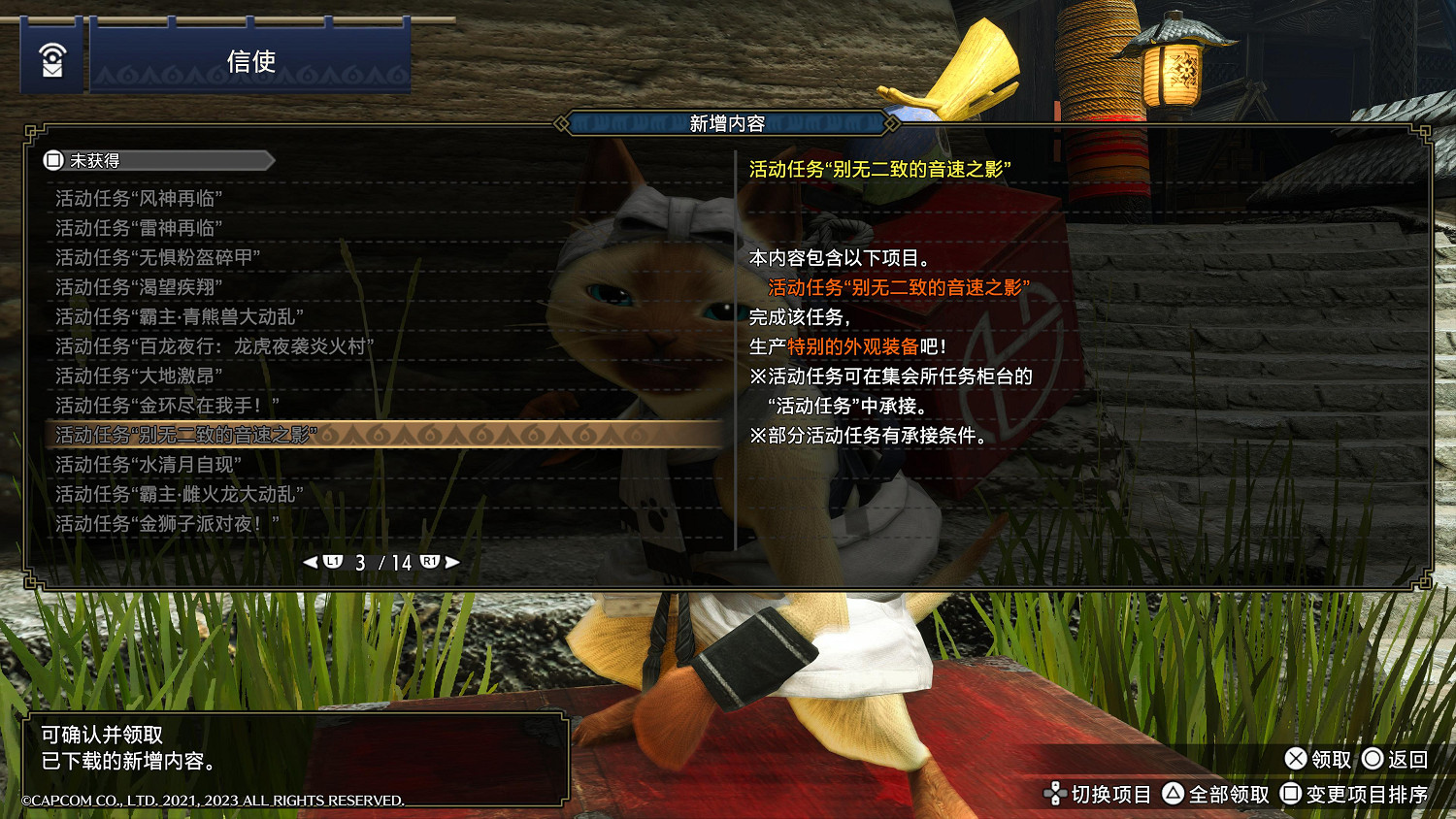Click the 3/14 page indicator

(384, 561)
